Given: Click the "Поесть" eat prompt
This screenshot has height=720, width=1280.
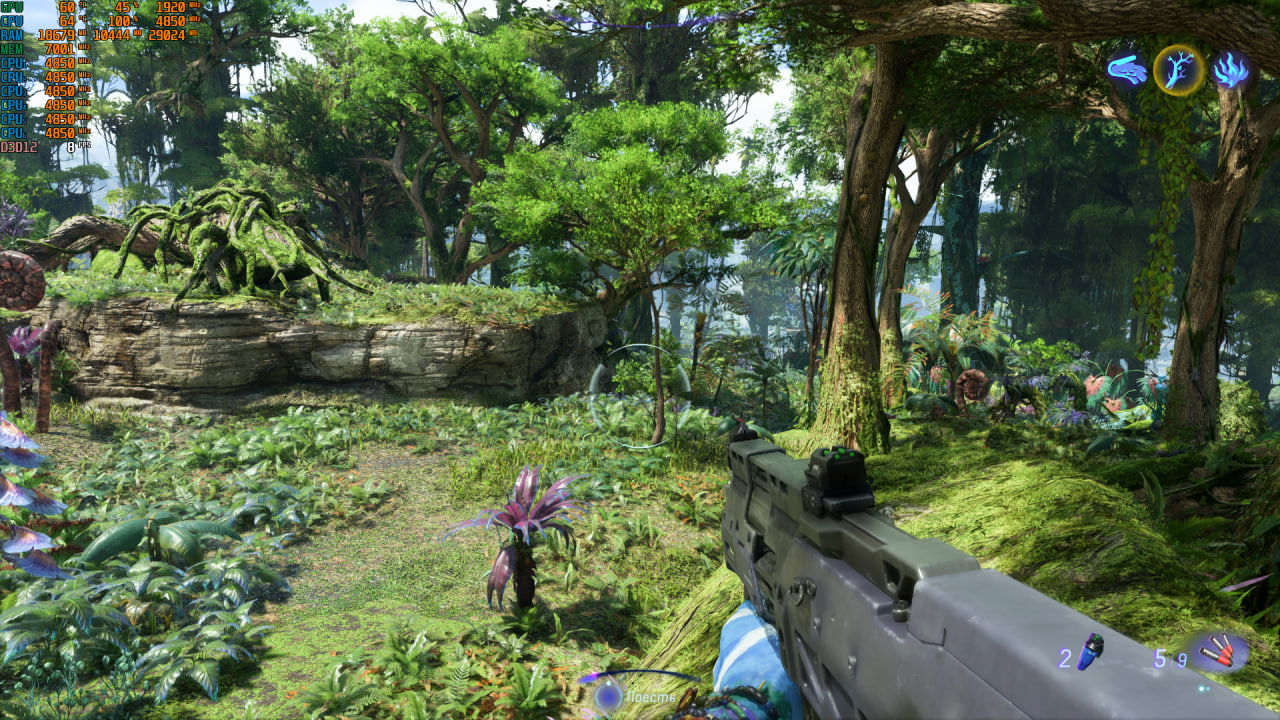Looking at the screenshot, I should (650, 697).
